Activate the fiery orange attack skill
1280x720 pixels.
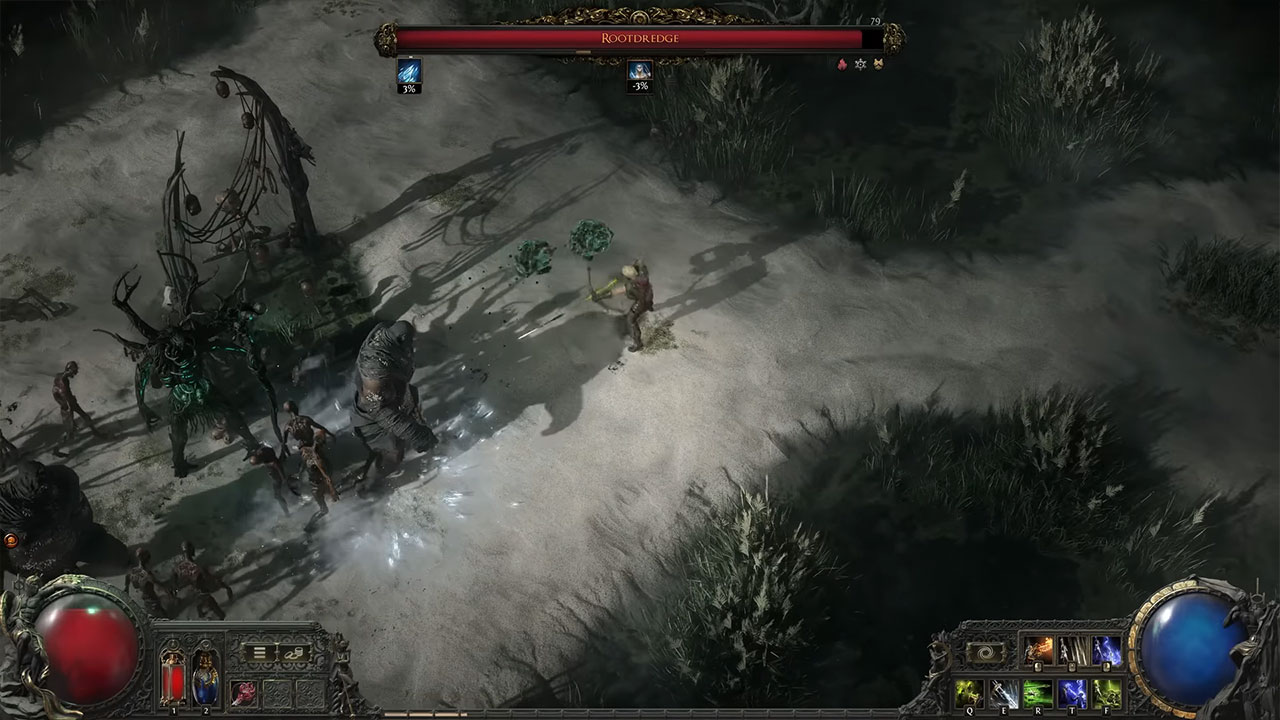(x=1038, y=651)
